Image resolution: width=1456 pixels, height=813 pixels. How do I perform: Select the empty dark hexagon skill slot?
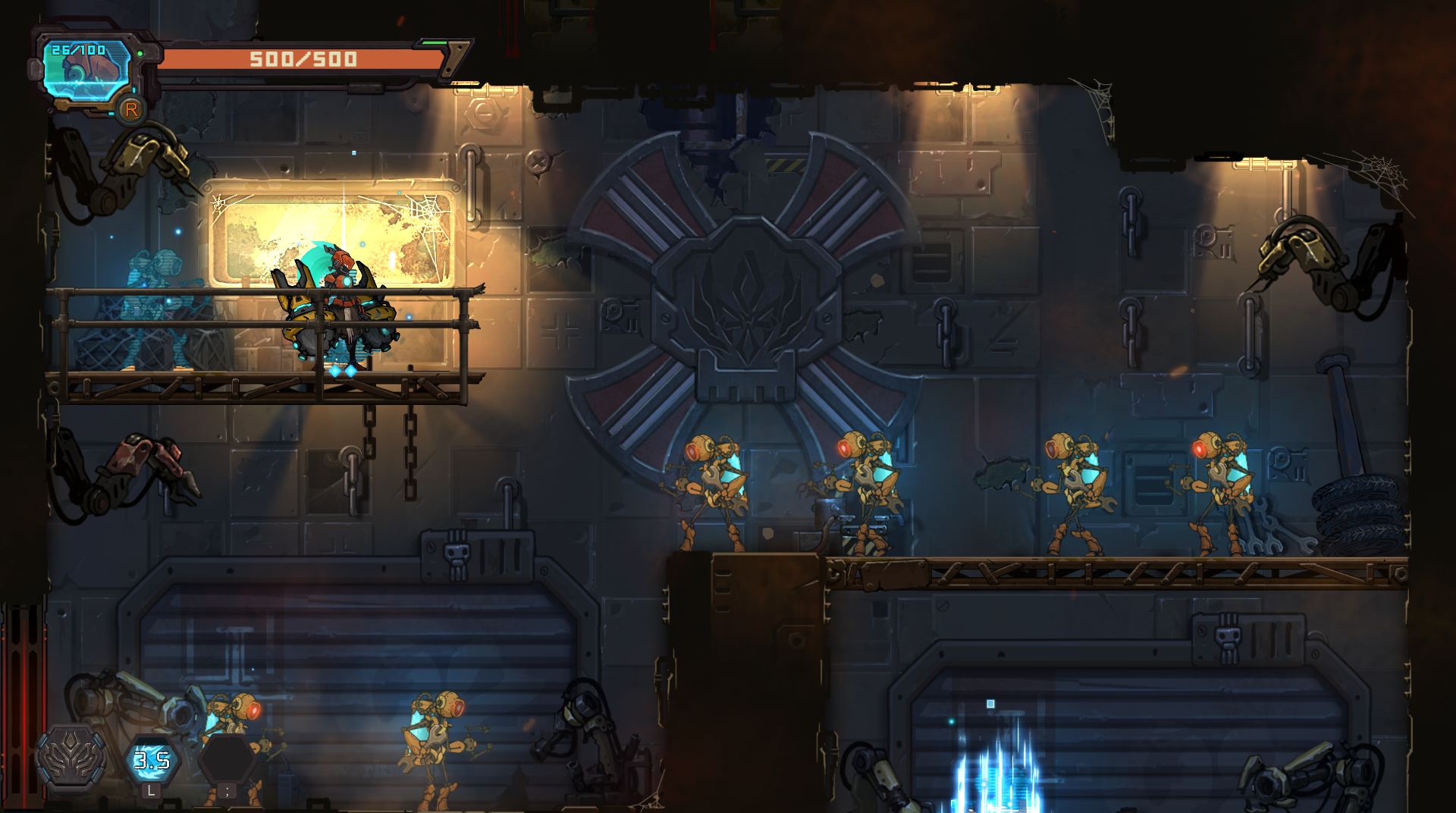pos(226,758)
